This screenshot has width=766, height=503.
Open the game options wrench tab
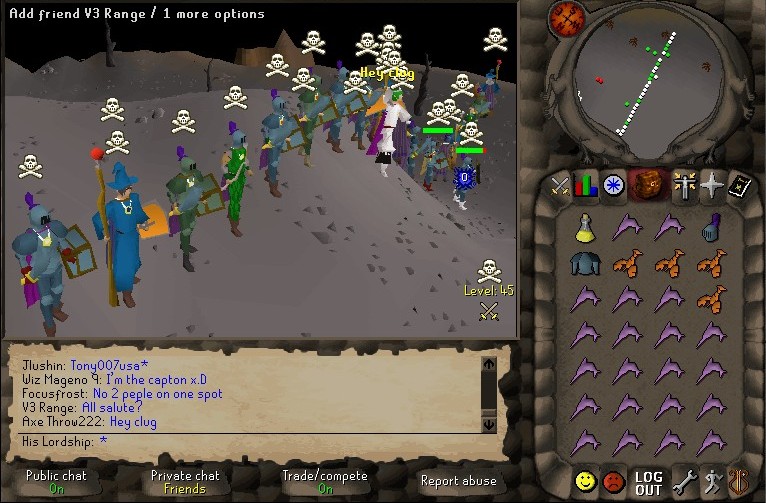click(685, 482)
